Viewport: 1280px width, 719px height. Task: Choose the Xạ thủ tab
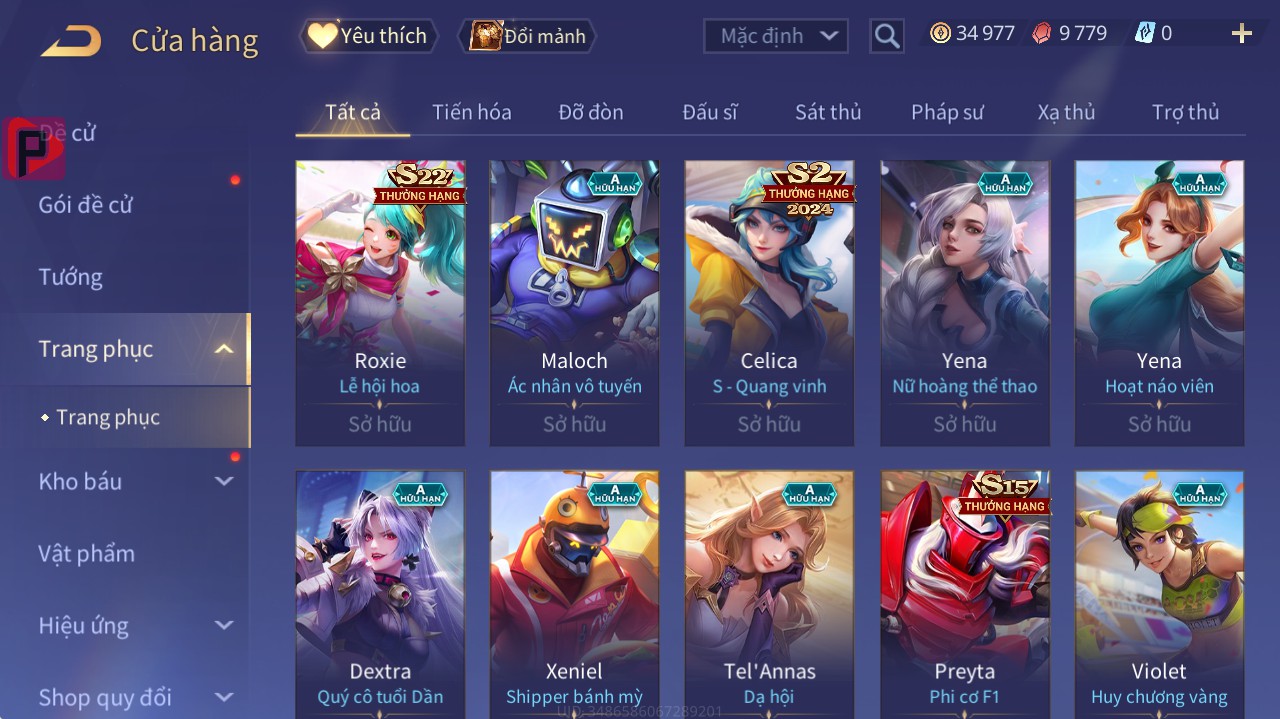pos(1066,112)
